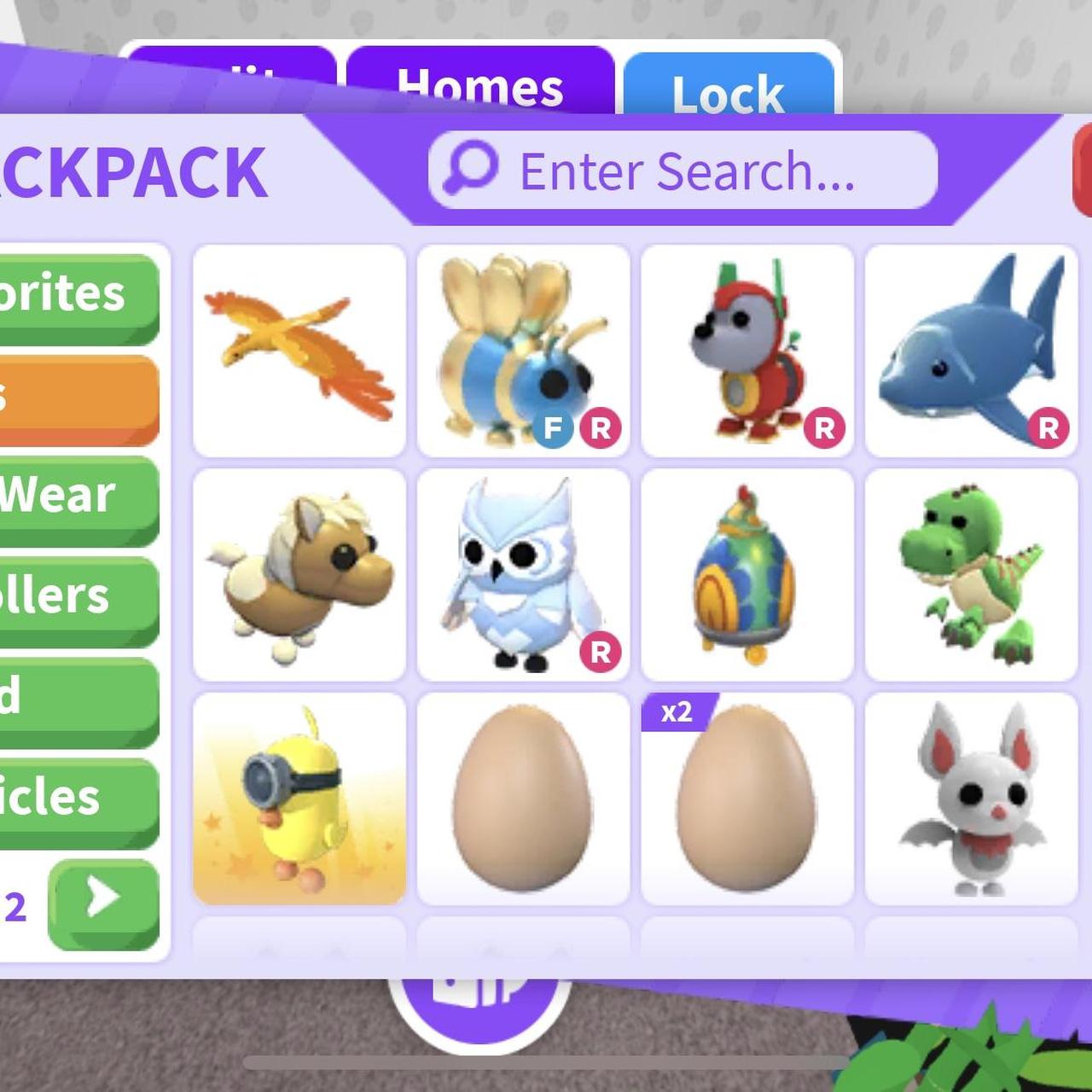
Task: Select the brown horse pet slot
Action: tap(299, 575)
